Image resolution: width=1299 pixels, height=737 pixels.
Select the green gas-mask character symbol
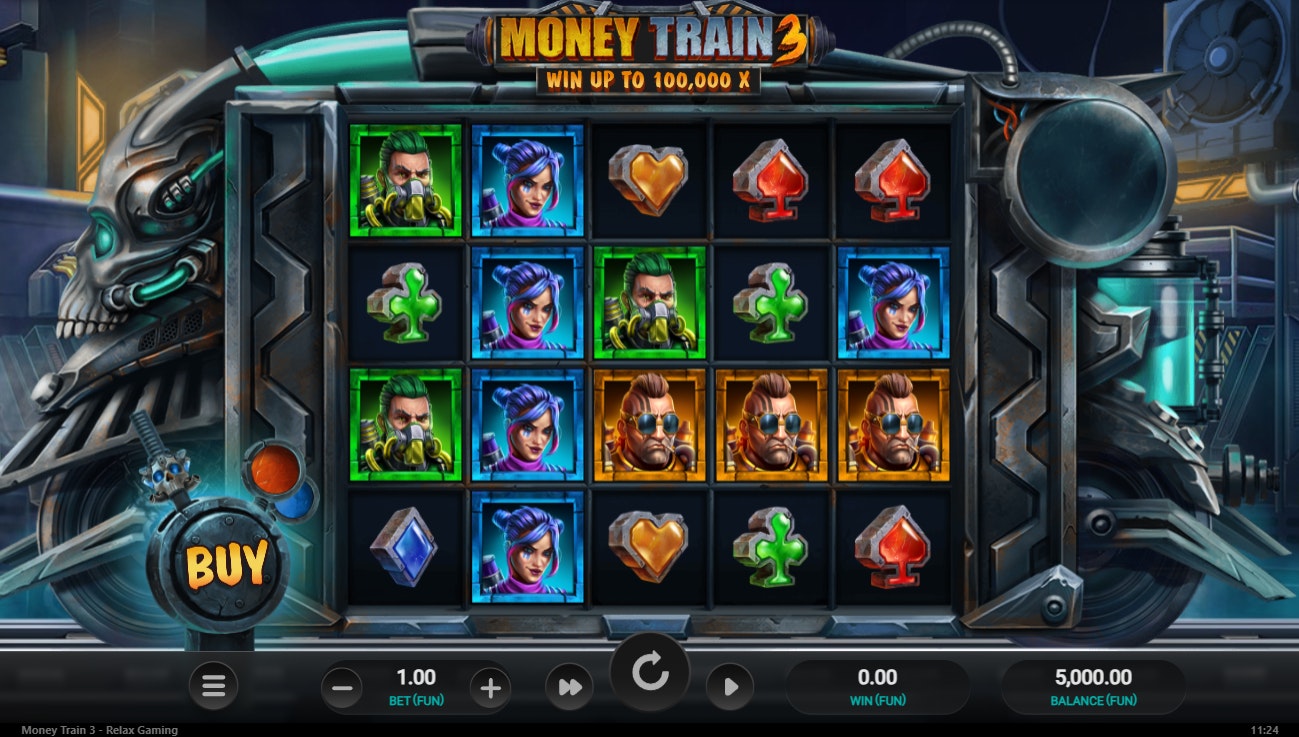(x=405, y=182)
